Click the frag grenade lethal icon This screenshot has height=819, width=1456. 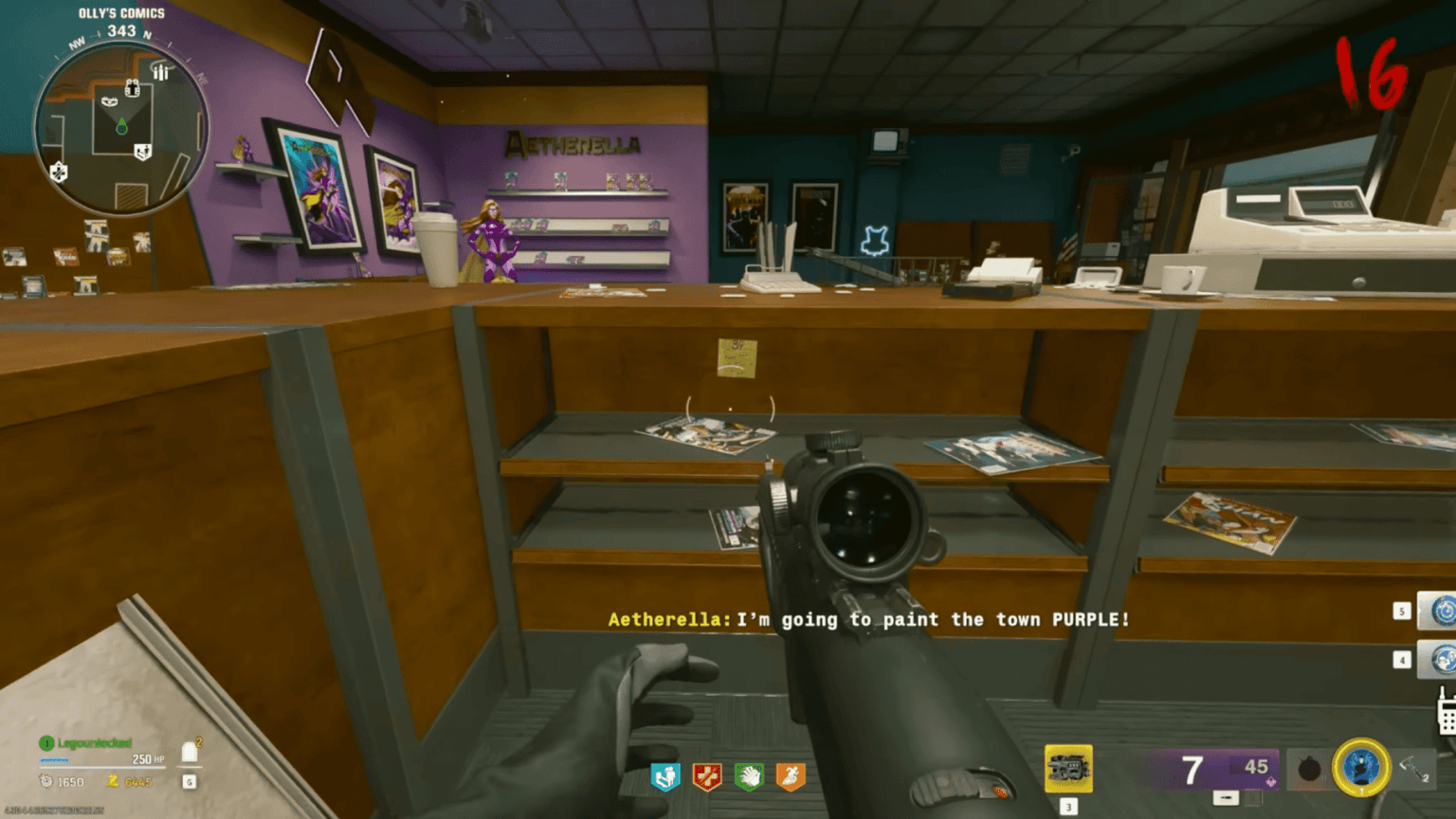tap(1312, 770)
